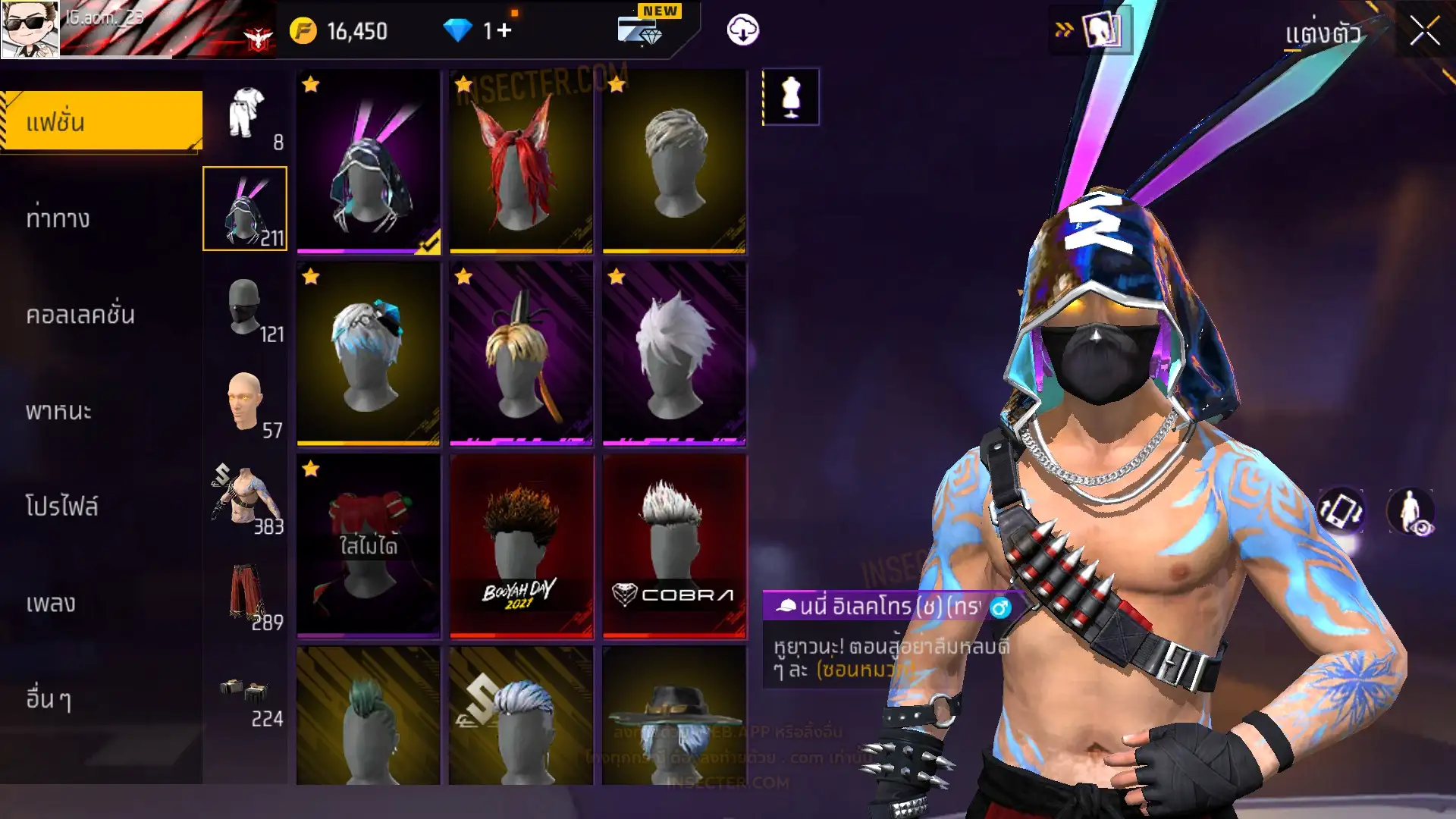The height and width of the screenshot is (819, 1456).
Task: Select the red pants category icon
Action: [x=246, y=594]
